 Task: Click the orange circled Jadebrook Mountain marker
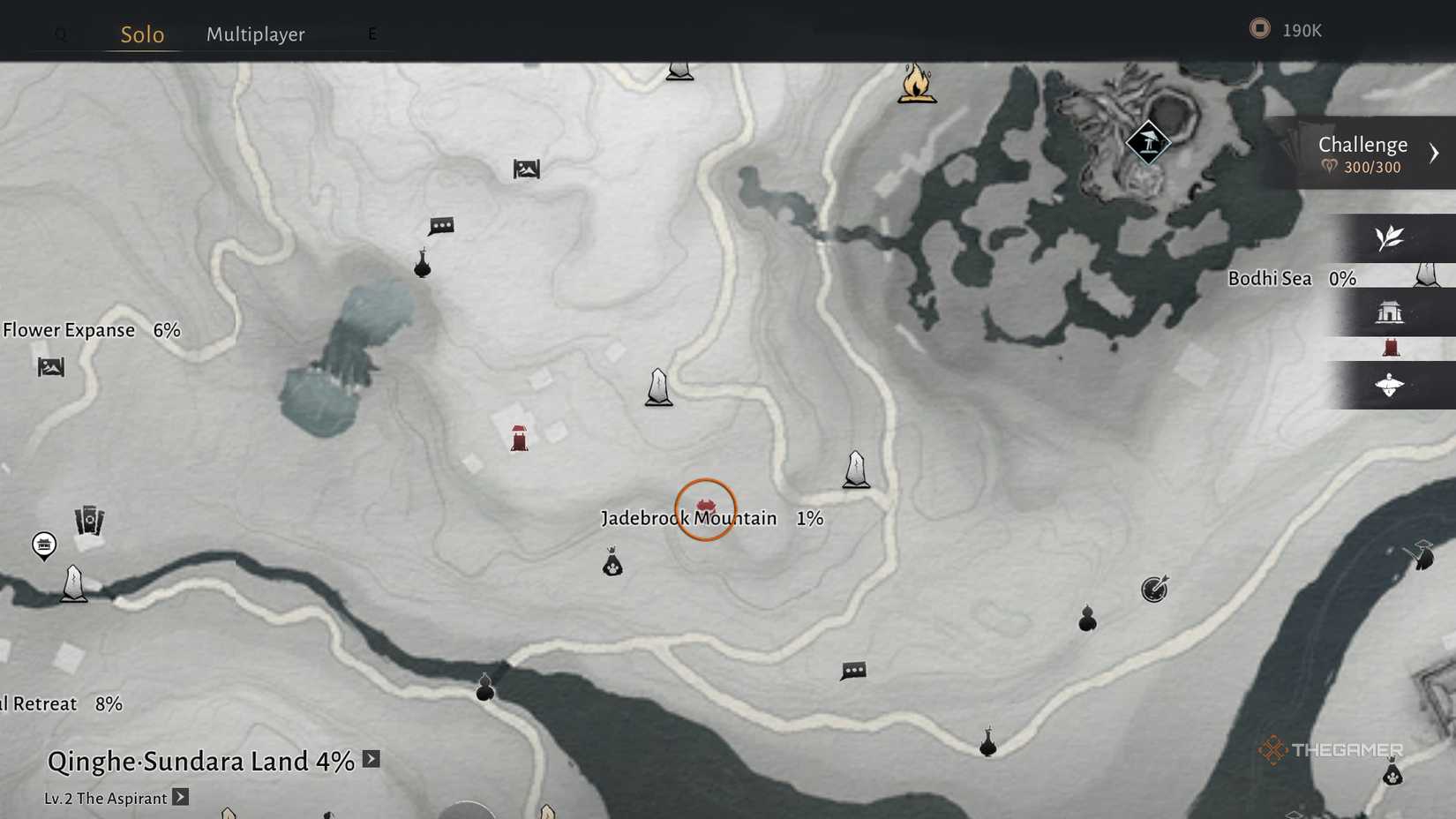coord(705,509)
